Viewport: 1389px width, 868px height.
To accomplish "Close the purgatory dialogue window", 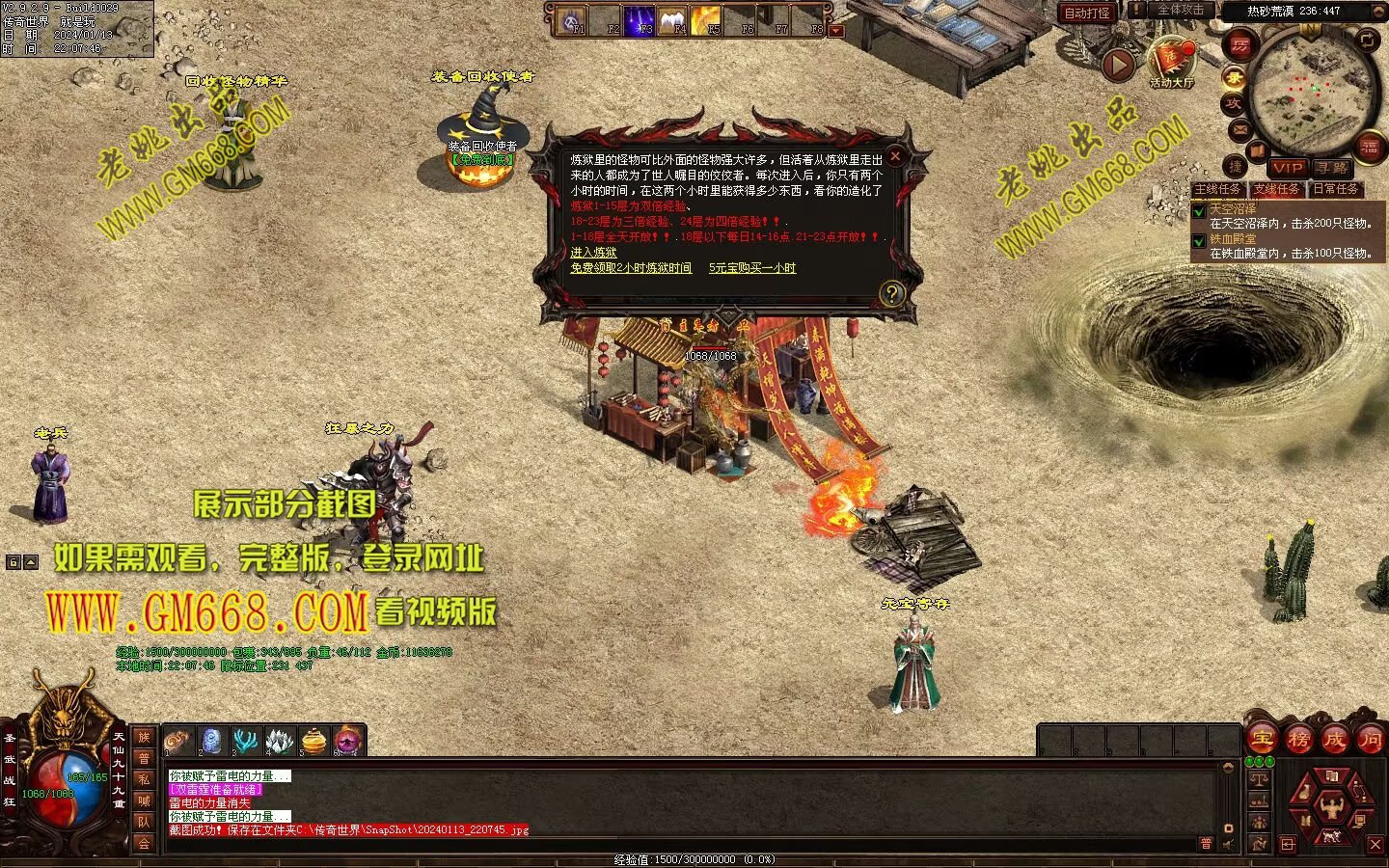I will click(x=895, y=156).
